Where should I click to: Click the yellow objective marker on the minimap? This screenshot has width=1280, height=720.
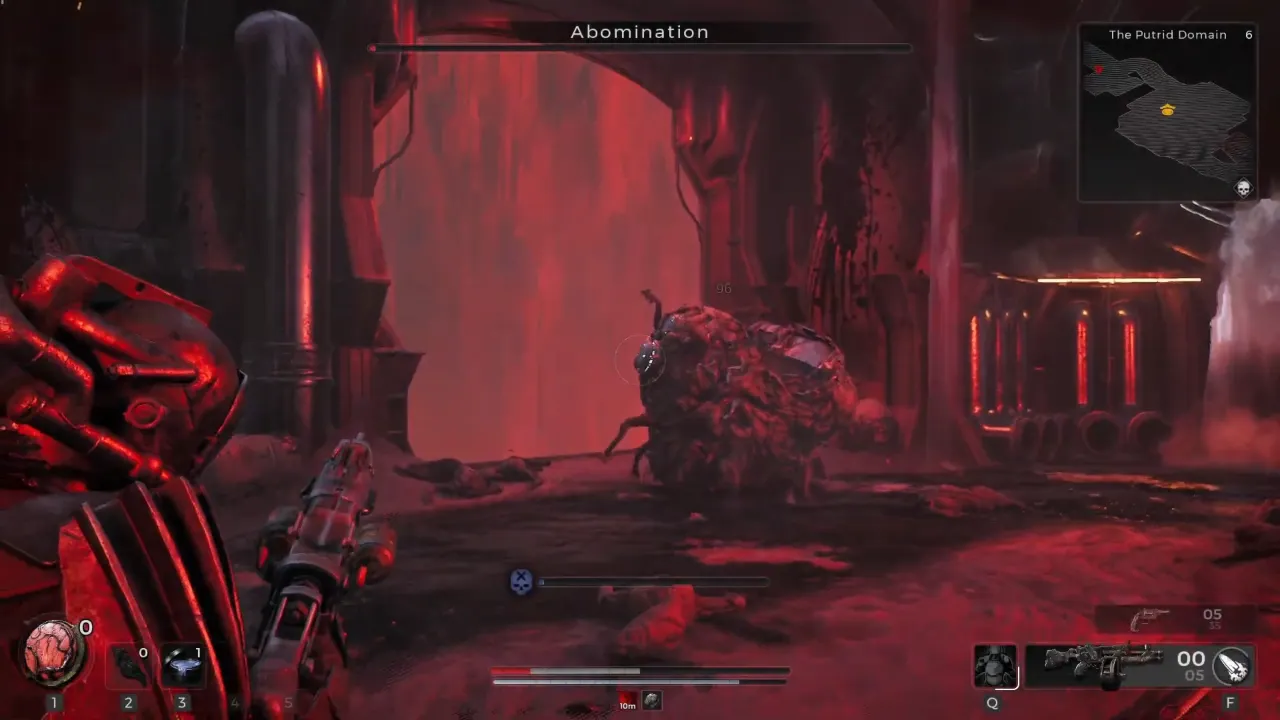click(1167, 111)
